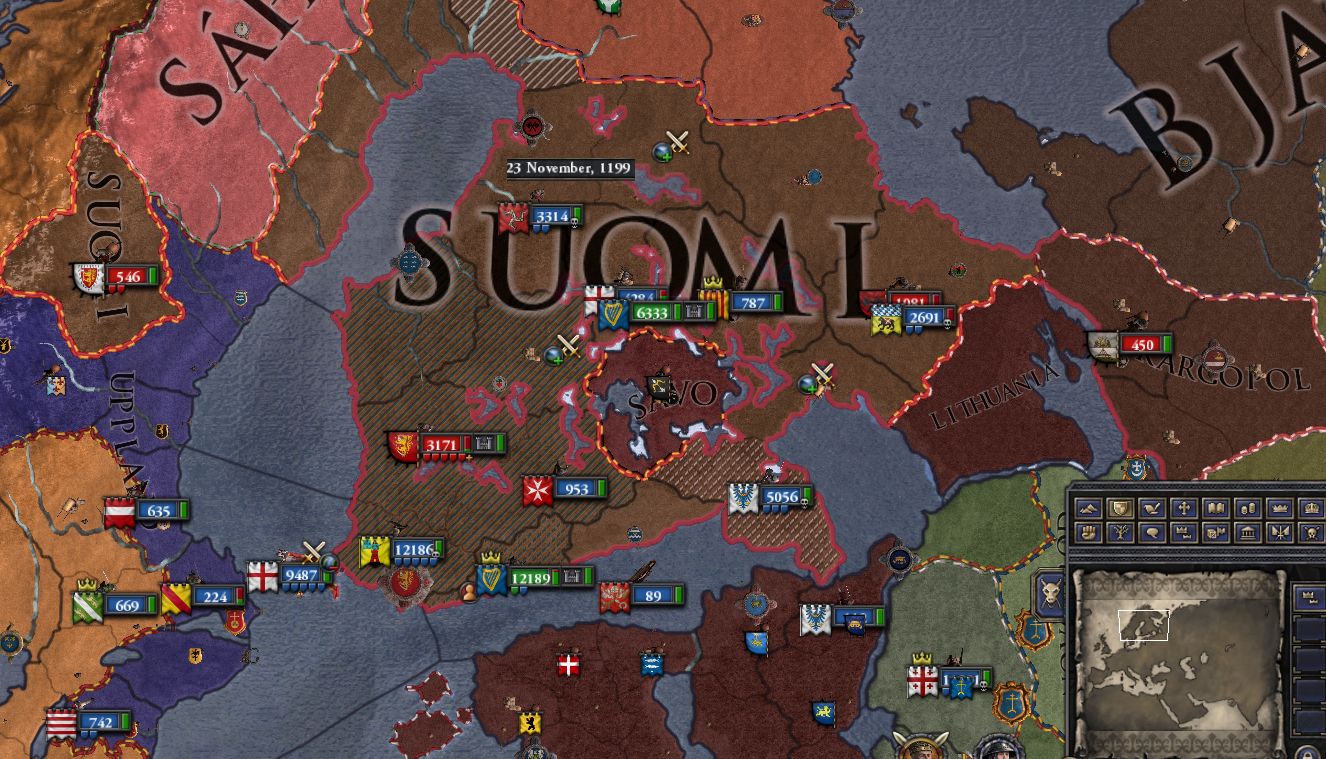Open the Dynasty tree map mode
Image resolution: width=1326 pixels, height=759 pixels.
(x=1119, y=533)
